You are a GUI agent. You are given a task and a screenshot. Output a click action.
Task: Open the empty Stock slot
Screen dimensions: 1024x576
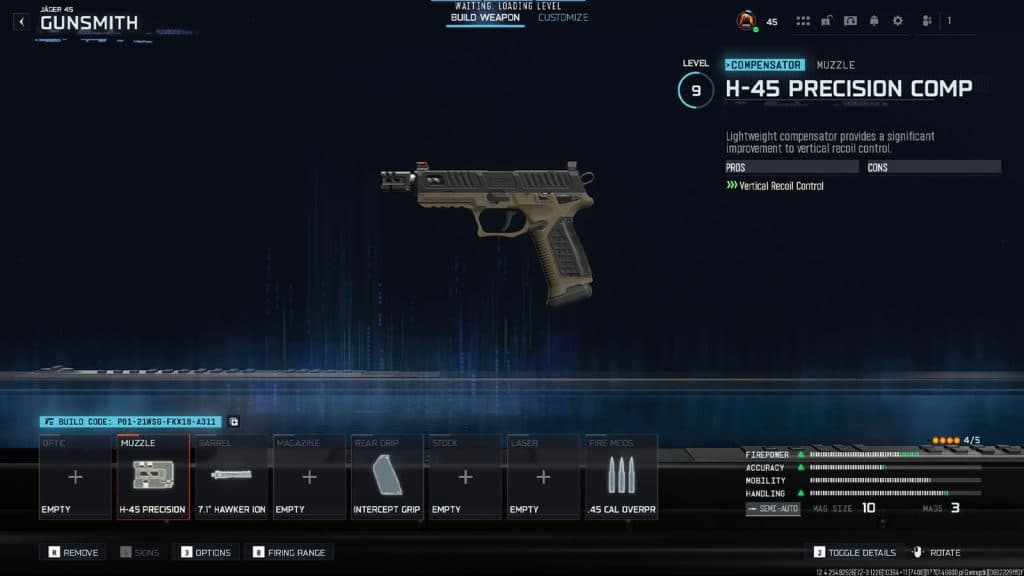tap(465, 477)
